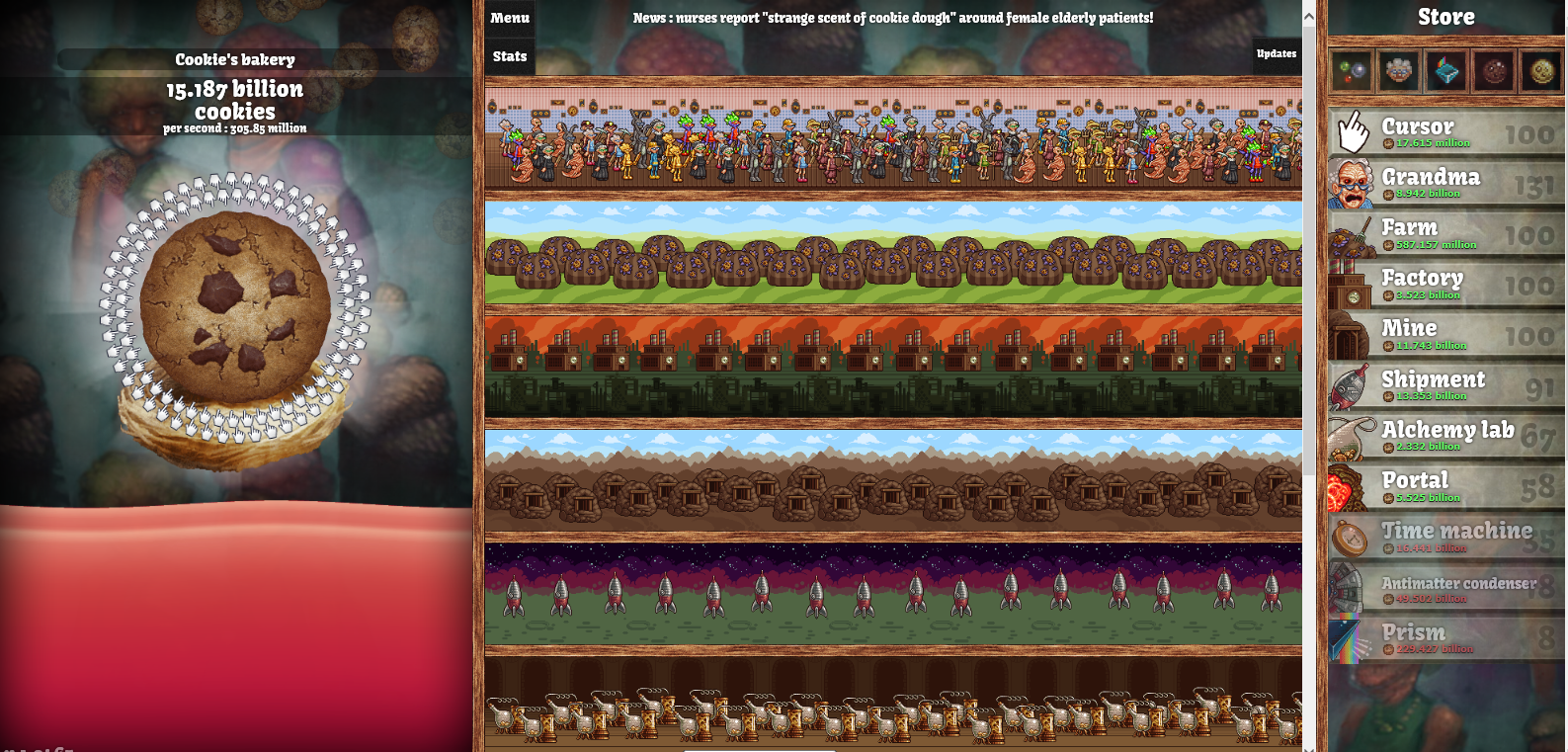Purchase another Grandma
1568x752 pixels.
point(1446,183)
